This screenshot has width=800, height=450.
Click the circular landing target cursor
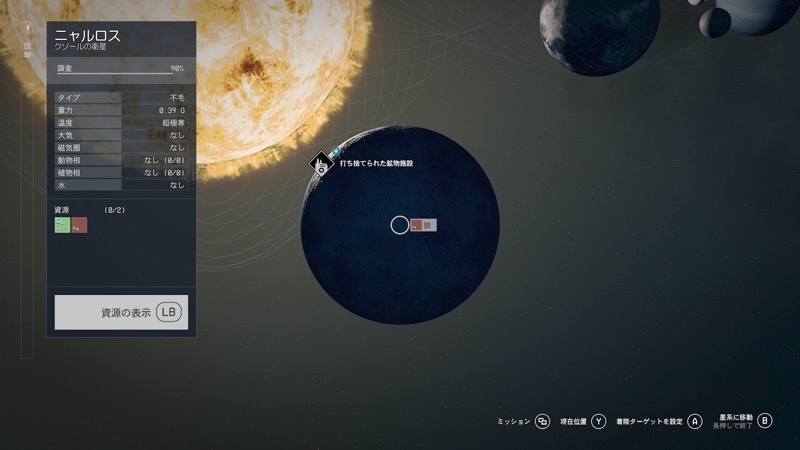pyautogui.click(x=399, y=225)
